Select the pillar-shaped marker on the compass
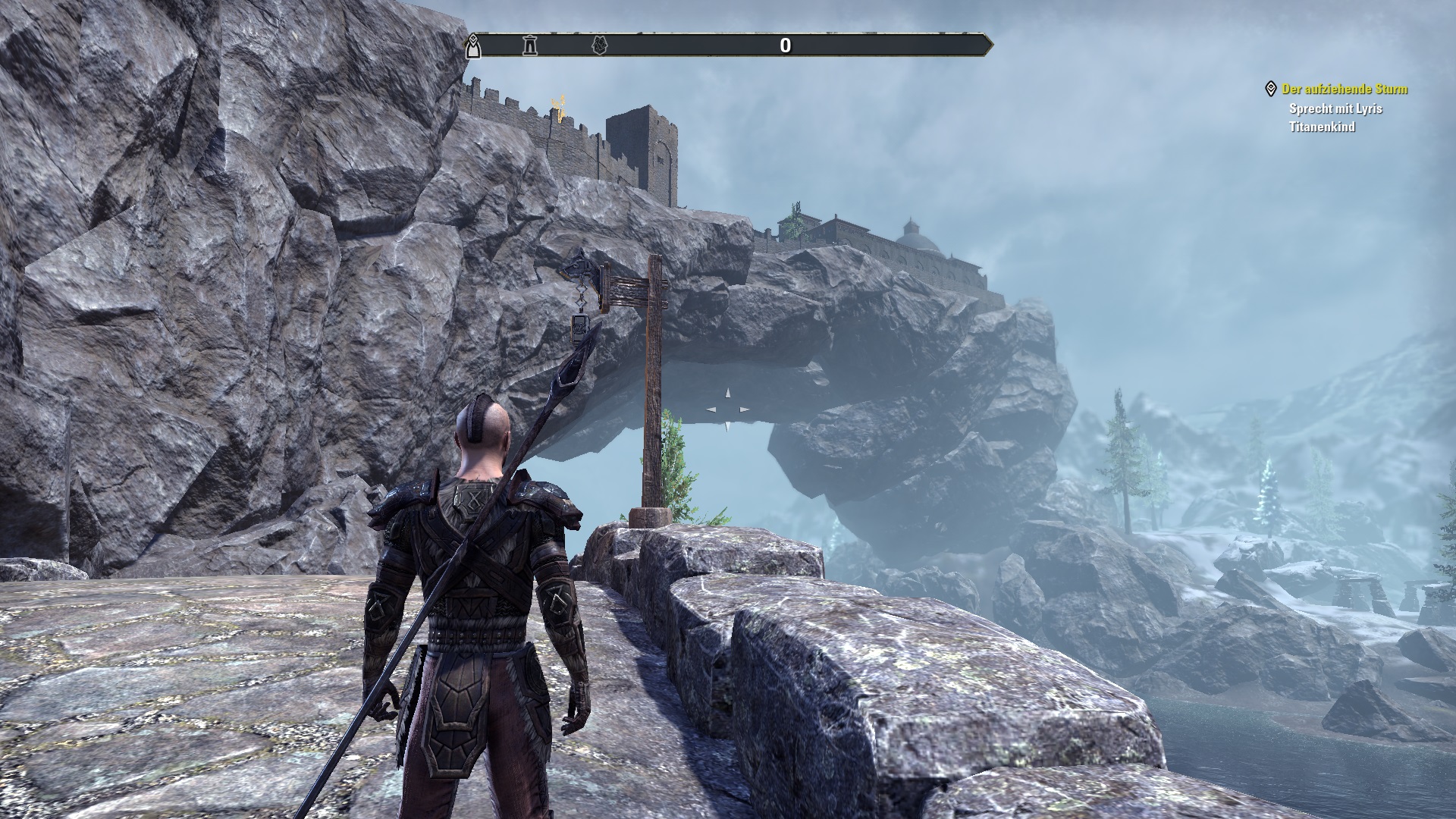 (x=530, y=46)
